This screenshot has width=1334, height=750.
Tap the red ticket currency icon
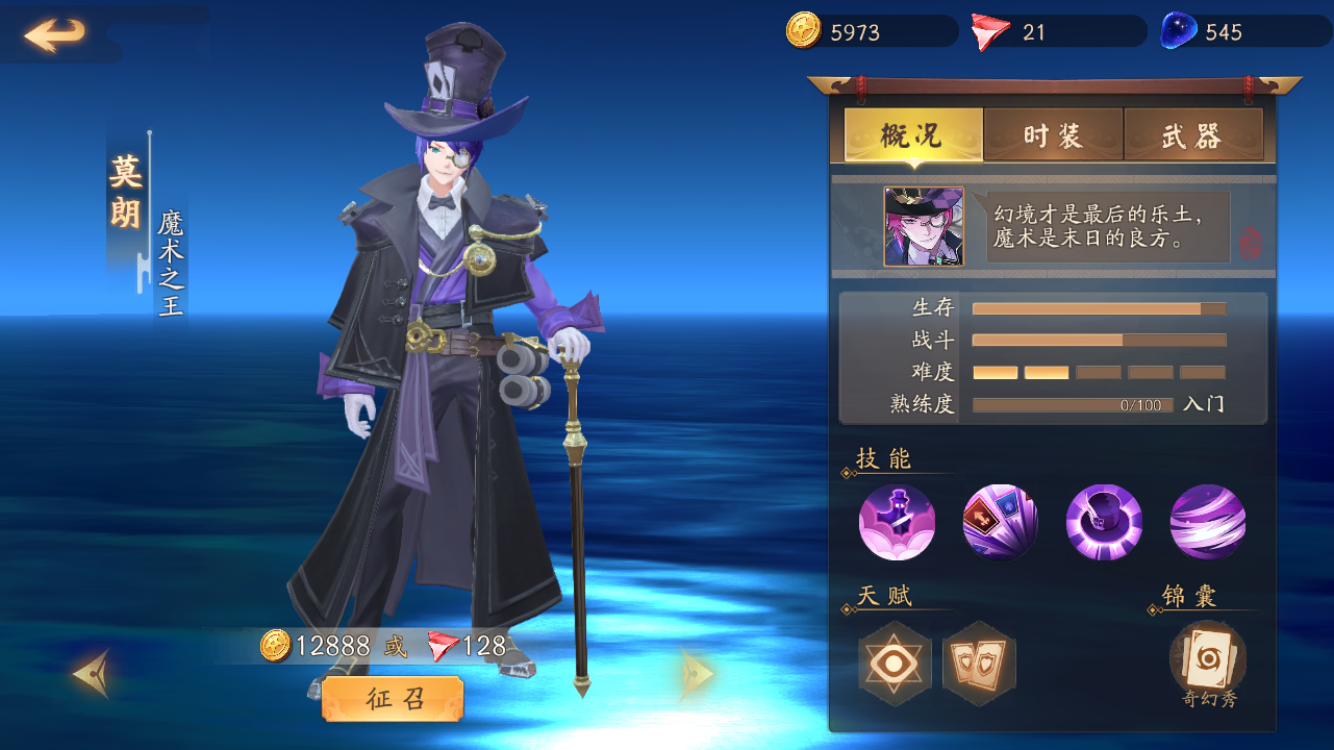(990, 32)
